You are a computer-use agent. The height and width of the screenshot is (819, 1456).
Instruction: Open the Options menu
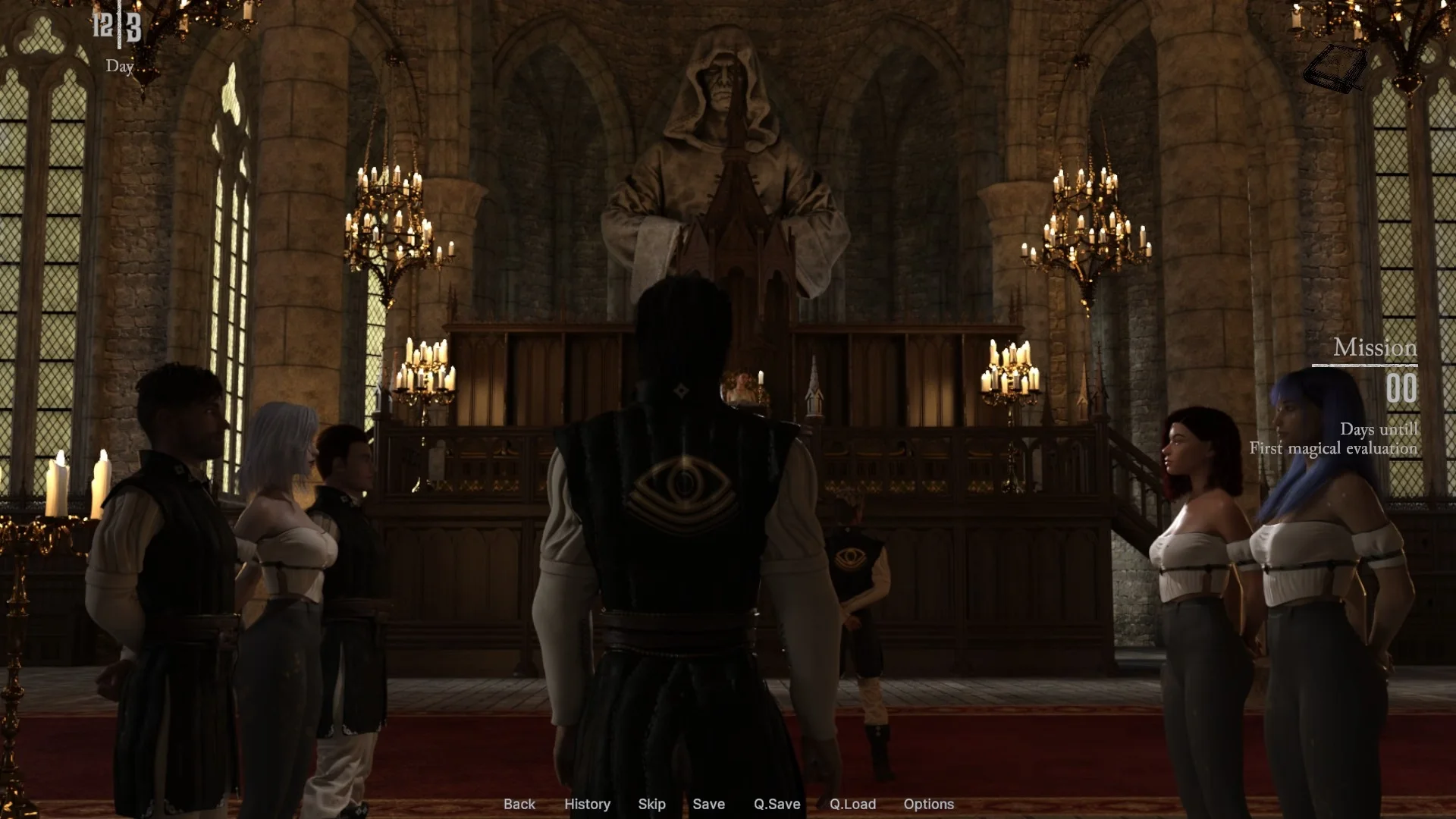[928, 804]
